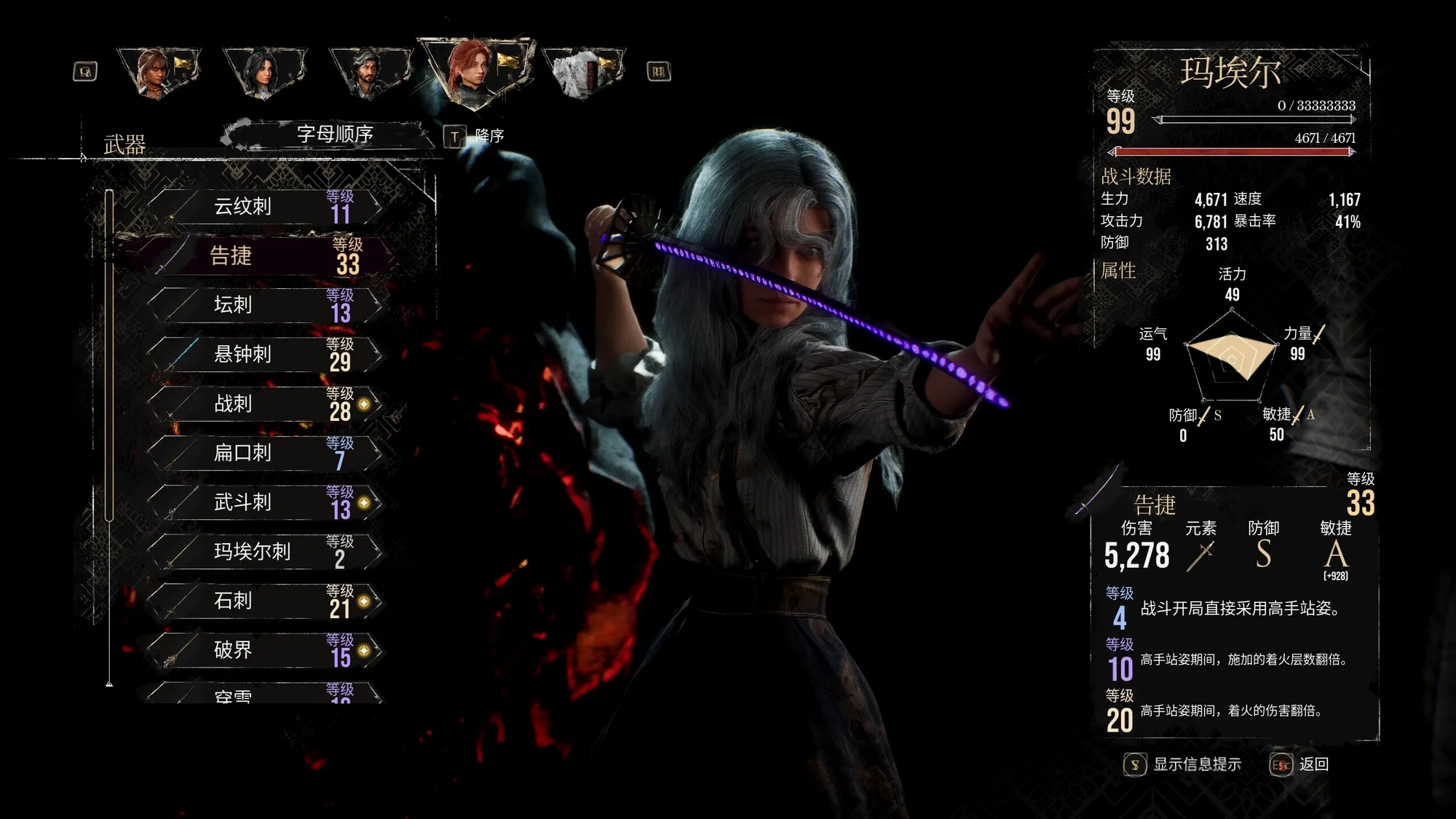Choose the black-haired woman portrait
Image resolution: width=1456 pixels, height=819 pixels.
(x=263, y=73)
